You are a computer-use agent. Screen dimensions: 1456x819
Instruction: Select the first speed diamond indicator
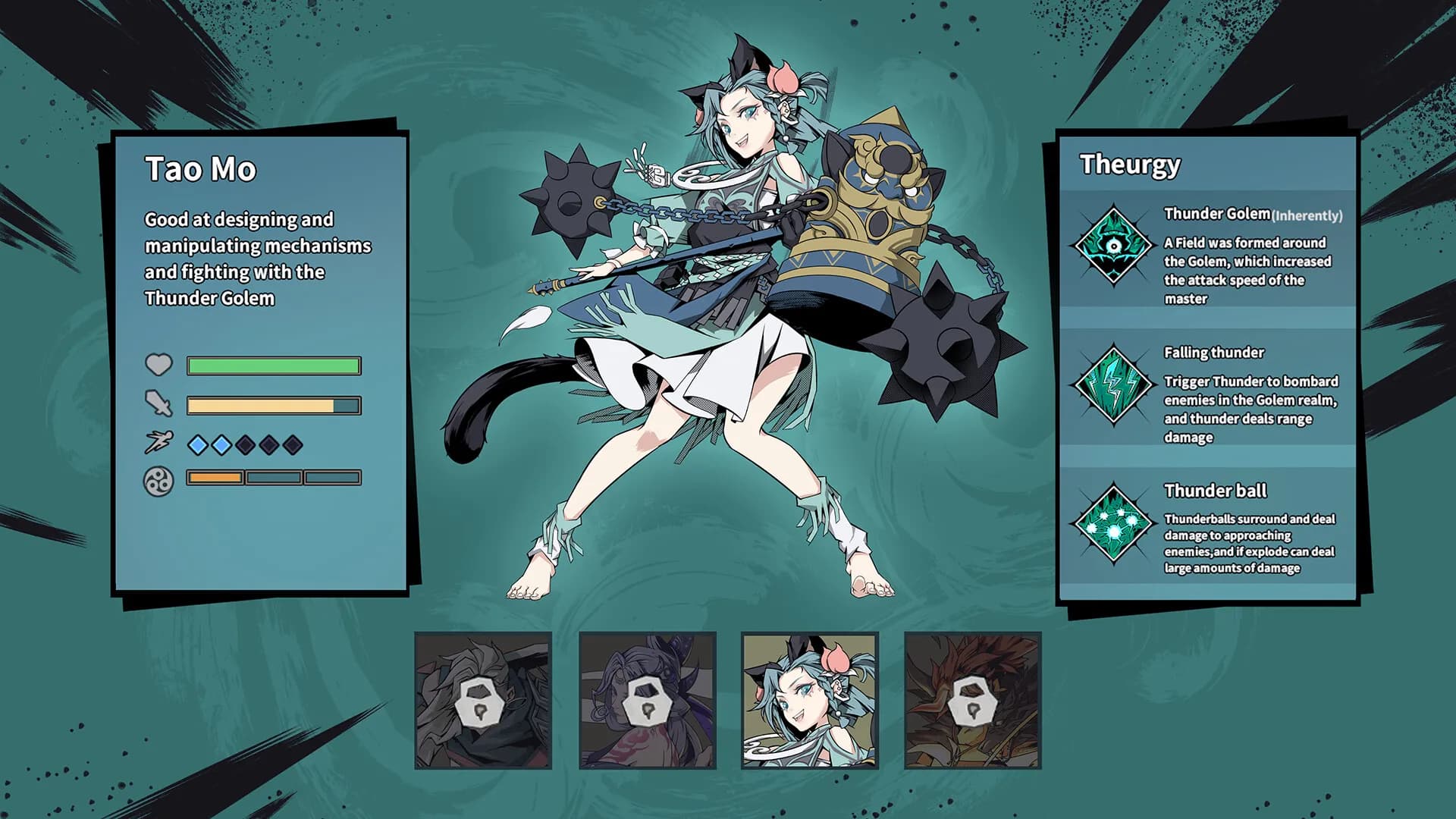tap(196, 446)
